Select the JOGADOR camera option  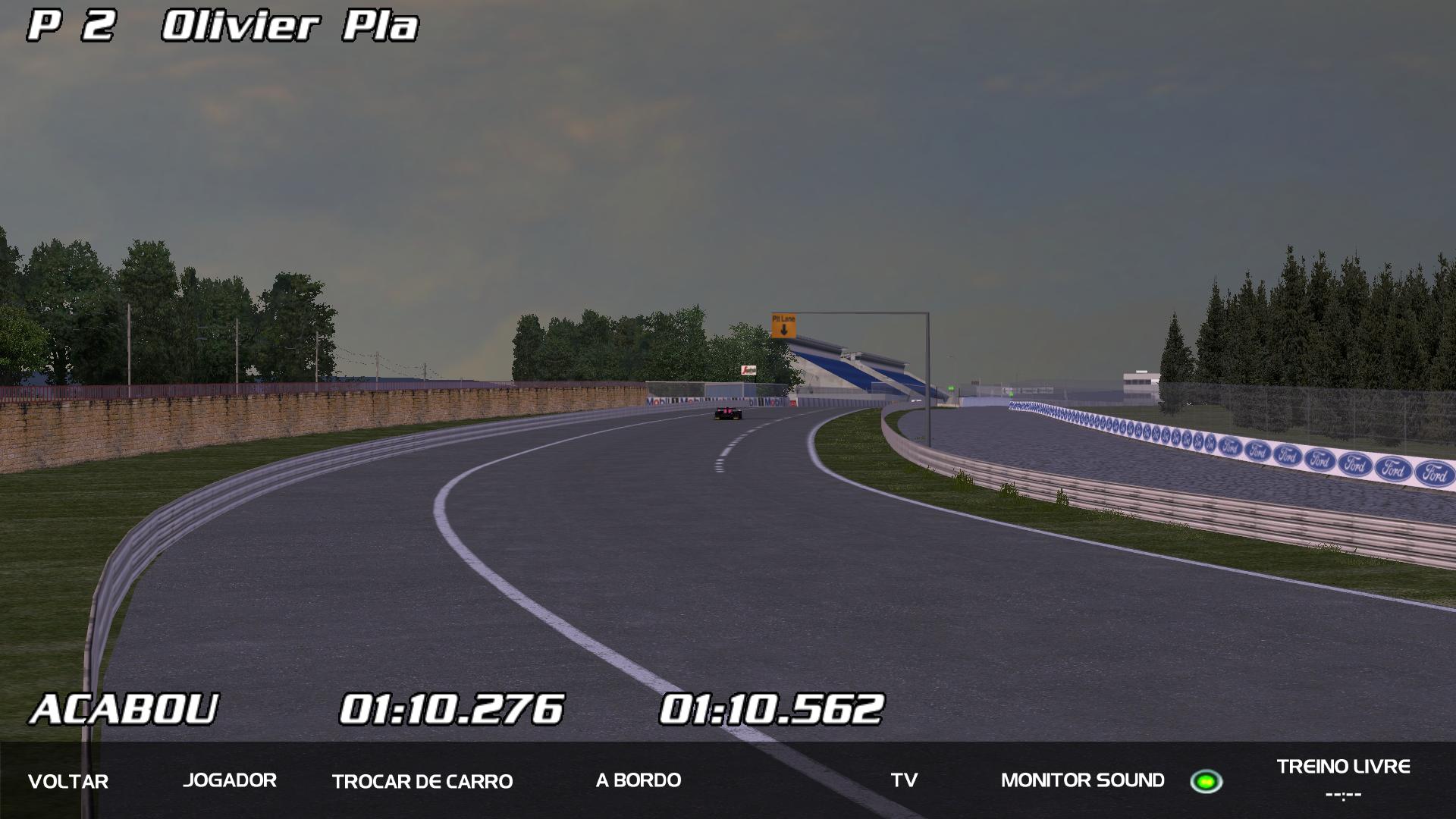pos(230,780)
